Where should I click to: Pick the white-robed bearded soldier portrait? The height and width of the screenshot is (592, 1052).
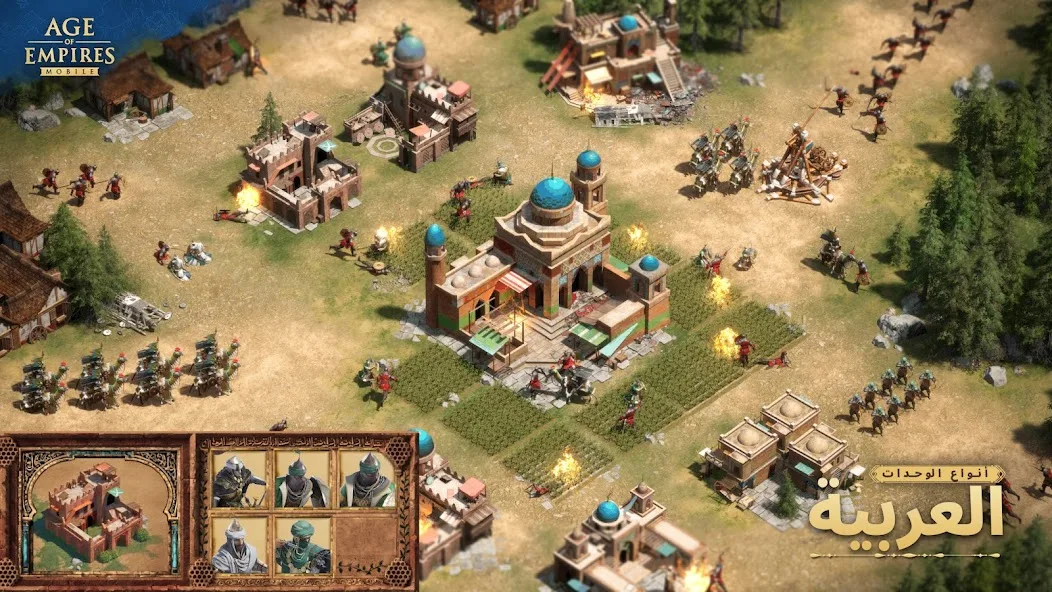click(239, 545)
